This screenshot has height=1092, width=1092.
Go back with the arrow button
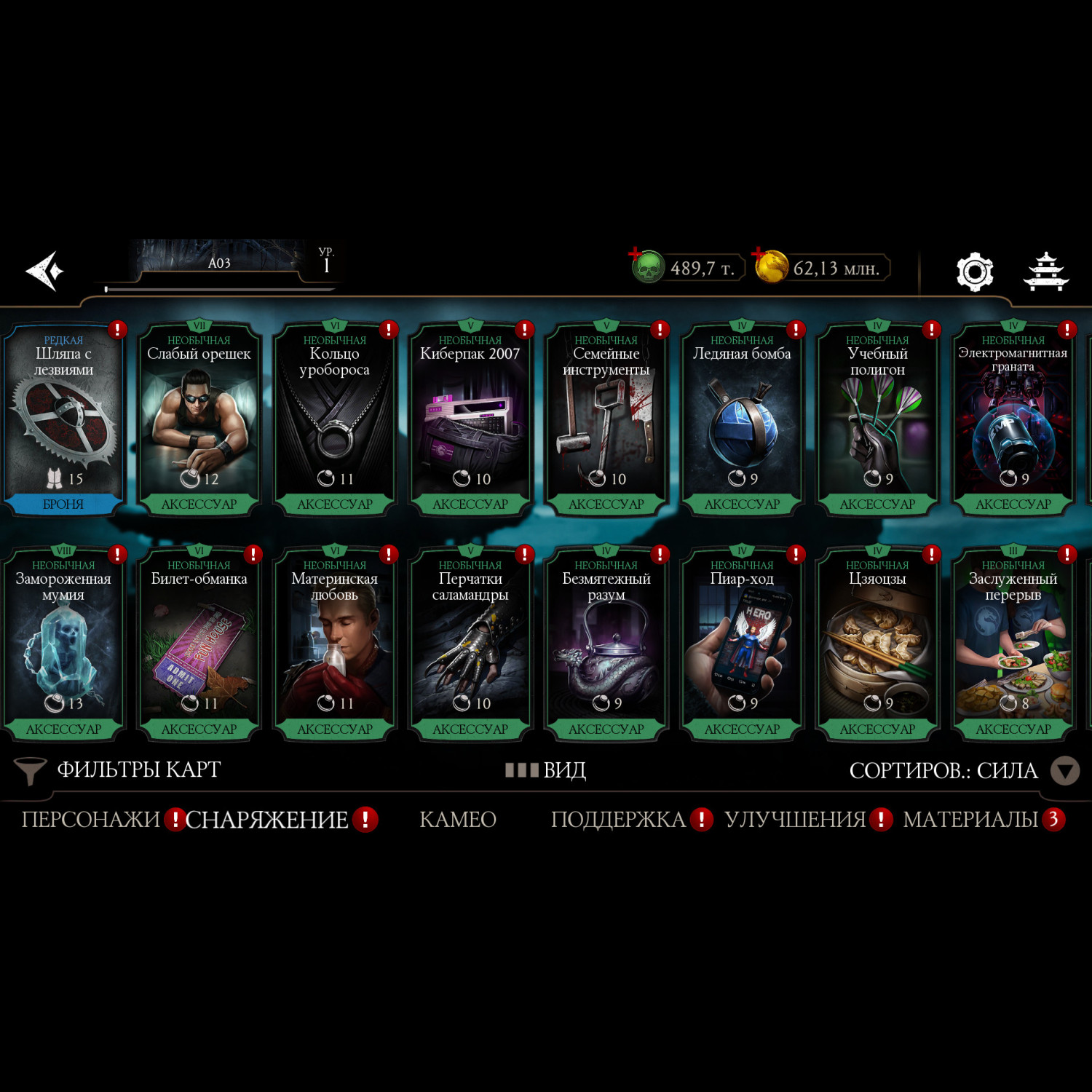pyautogui.click(x=45, y=272)
